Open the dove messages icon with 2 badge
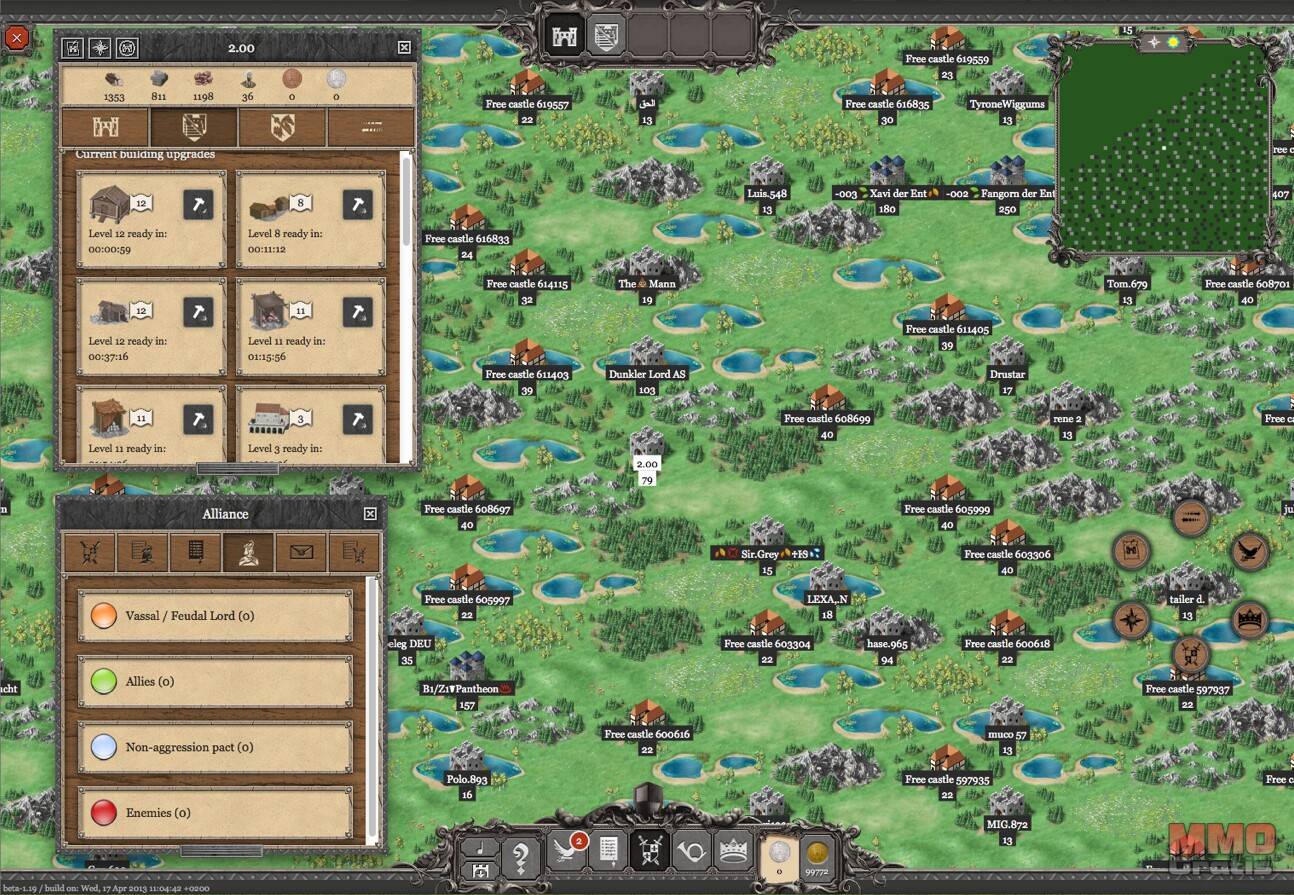Viewport: 1294px width, 895px height. (x=568, y=851)
